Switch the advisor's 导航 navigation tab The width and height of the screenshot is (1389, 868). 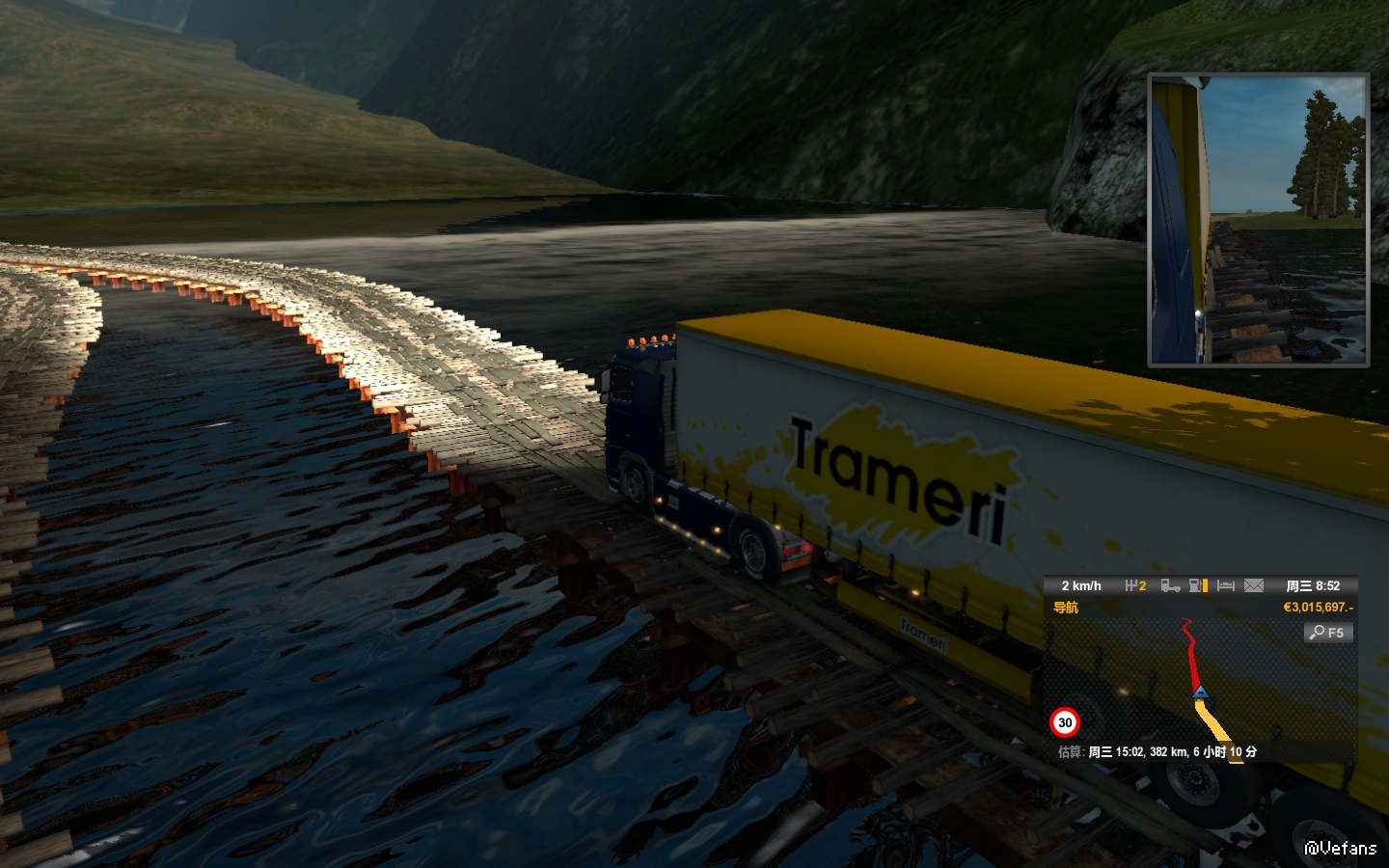point(1066,608)
